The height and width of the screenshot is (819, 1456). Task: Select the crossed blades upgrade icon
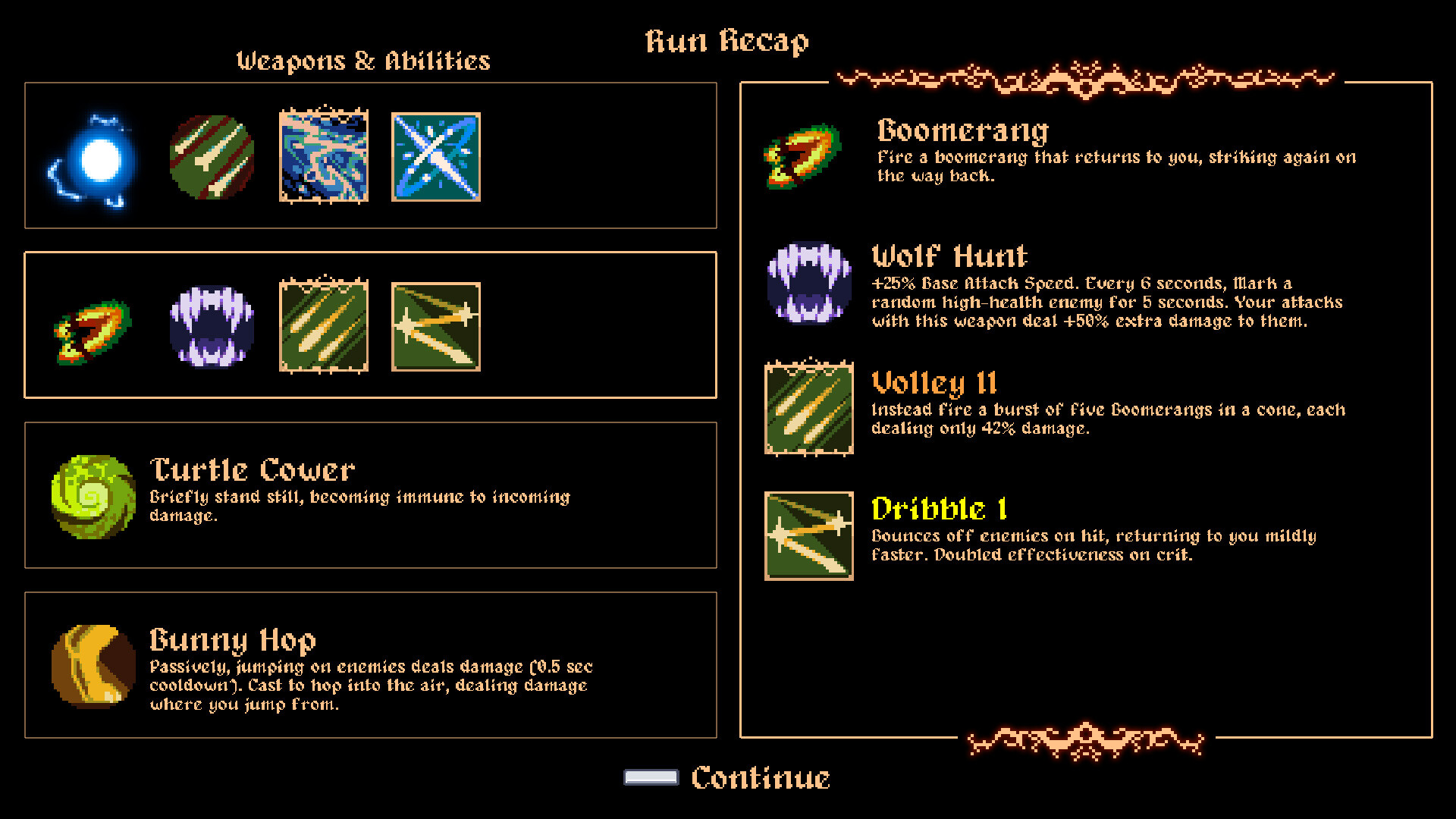(x=436, y=155)
